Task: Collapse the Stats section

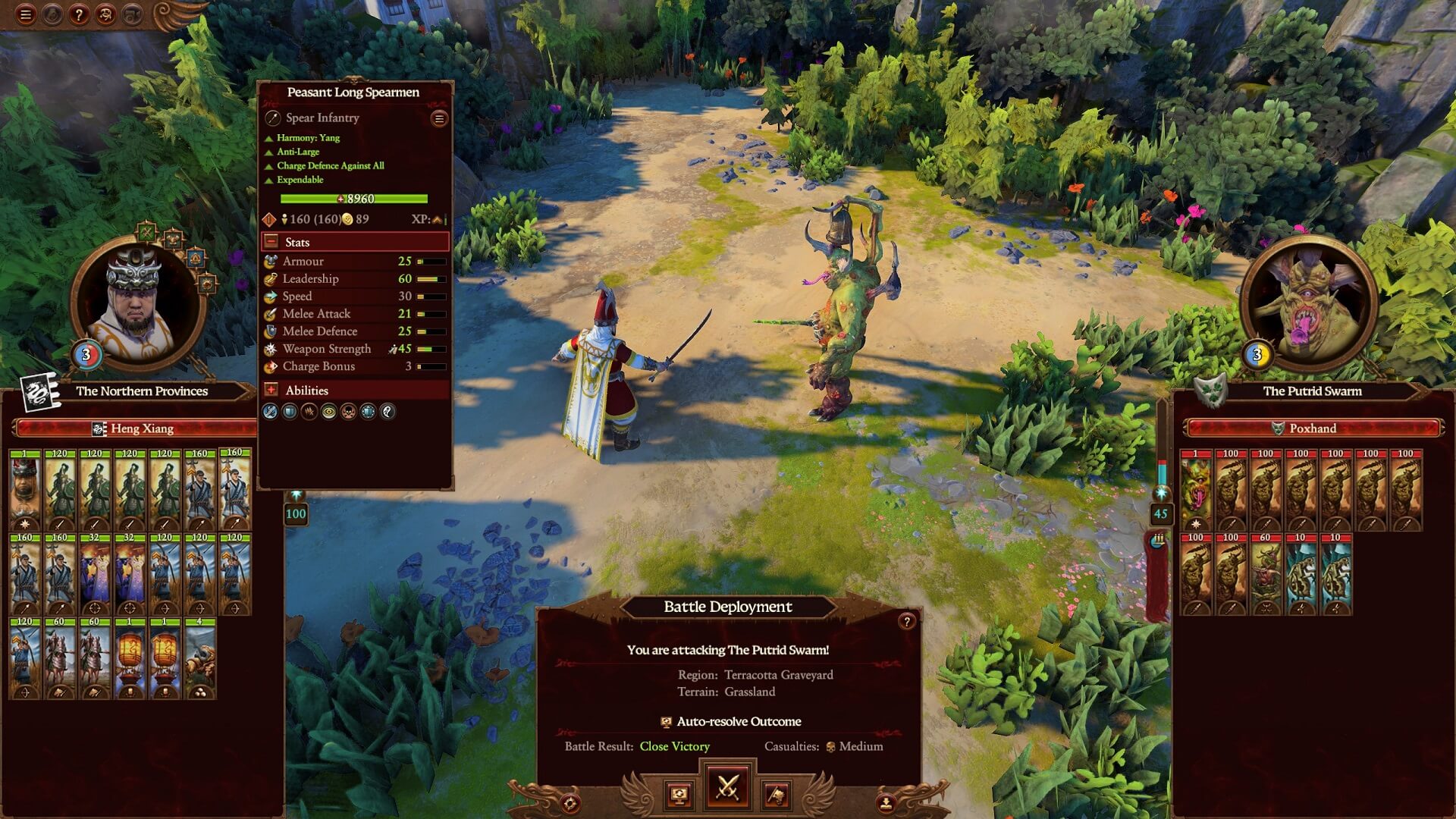Action: (271, 242)
